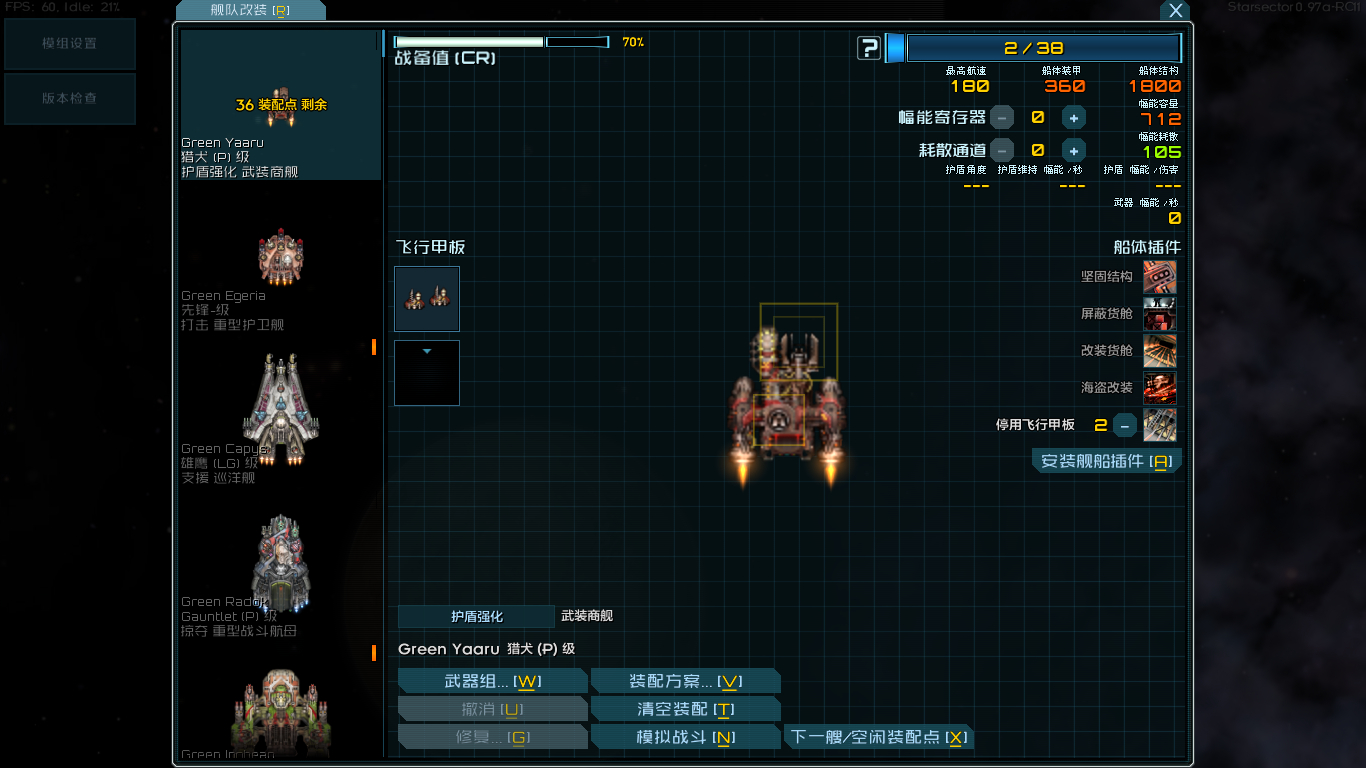Select the 护盾强化 variant tab
This screenshot has height=768, width=1366.
477,617
